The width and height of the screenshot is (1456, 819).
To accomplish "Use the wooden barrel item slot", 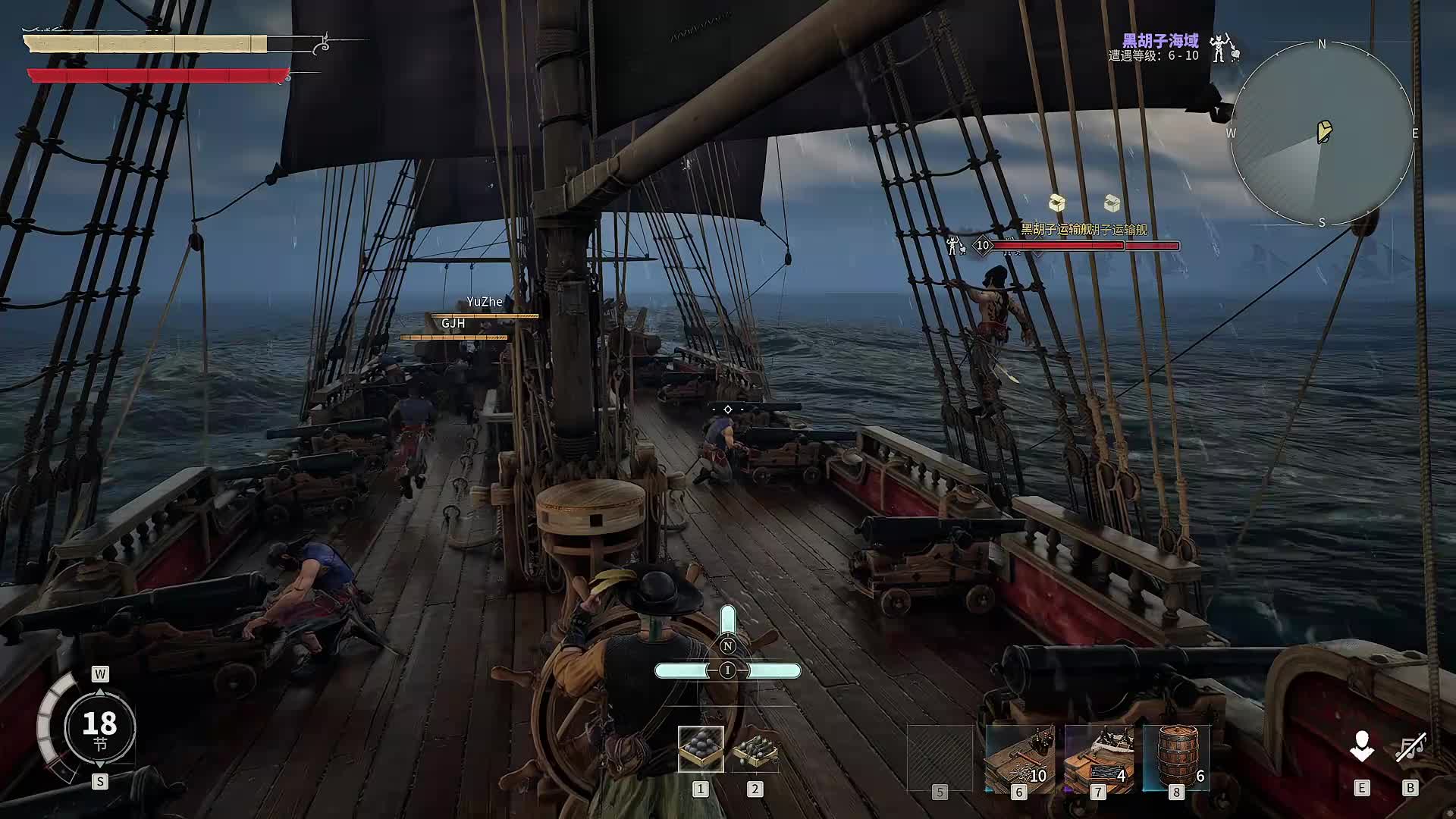I will 1176,757.
